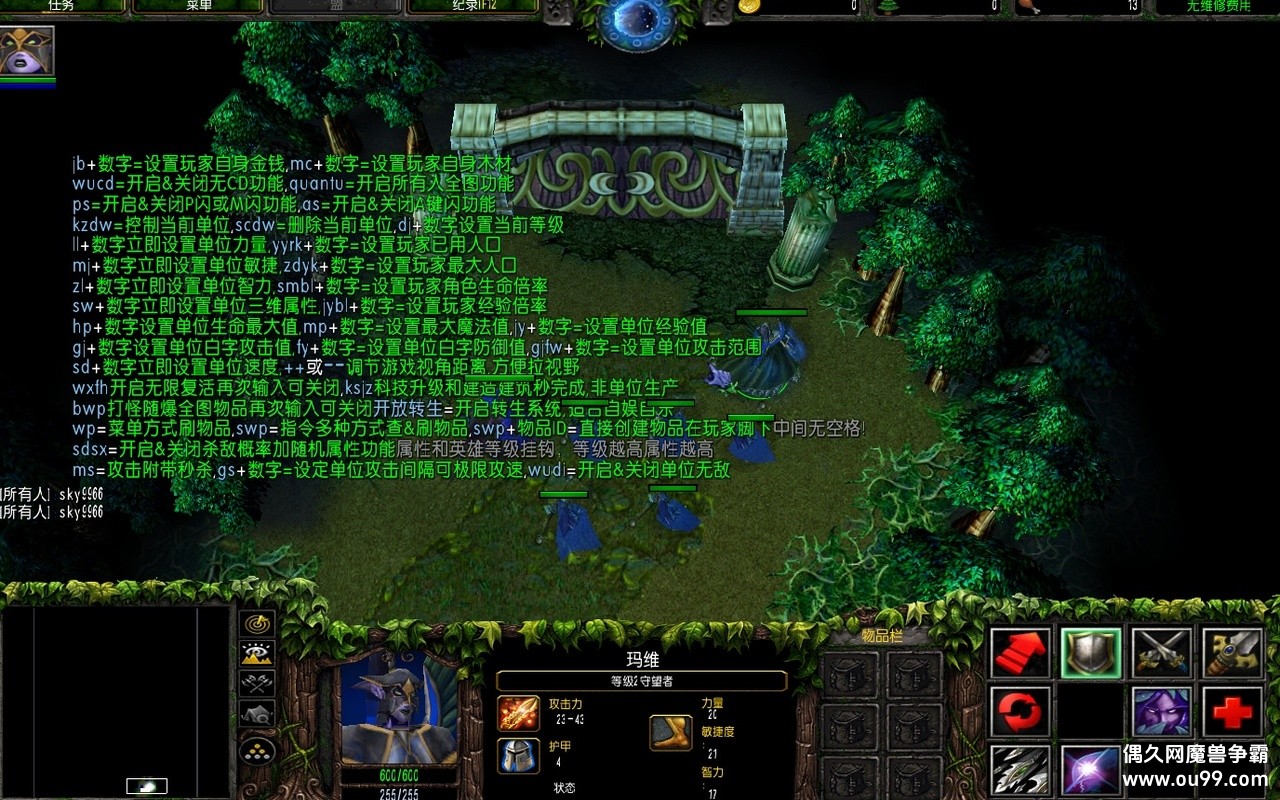Toggle minimap terrain display

coord(258,653)
